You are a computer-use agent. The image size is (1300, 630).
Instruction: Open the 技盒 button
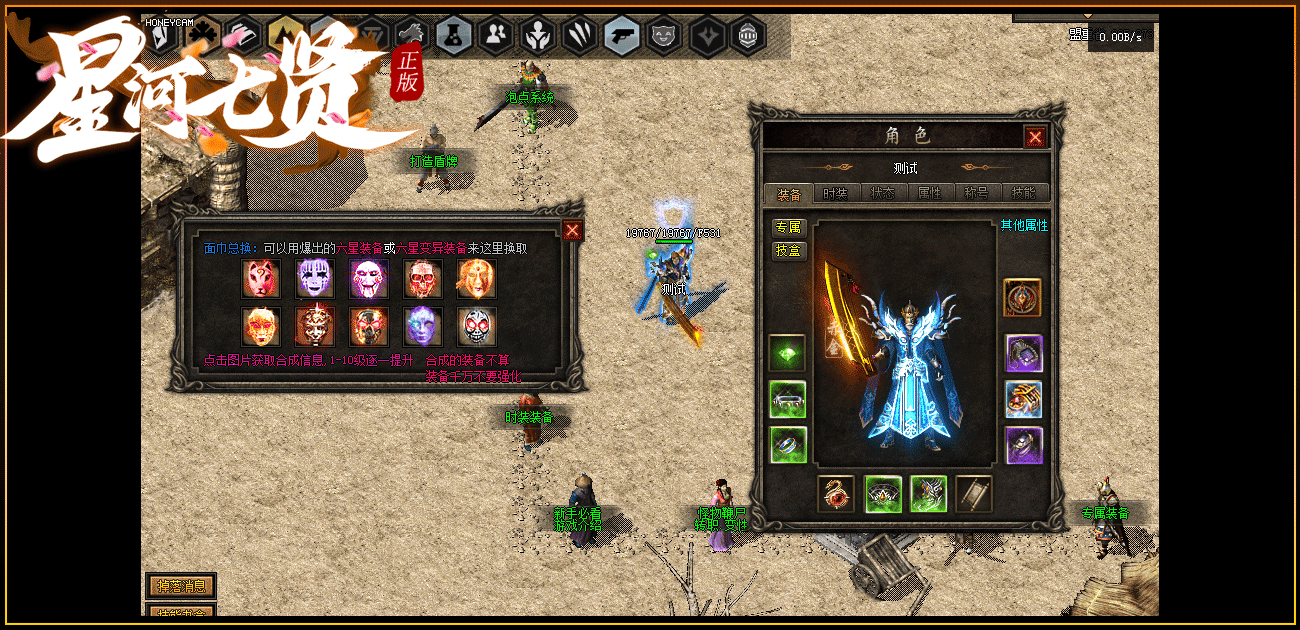789,250
